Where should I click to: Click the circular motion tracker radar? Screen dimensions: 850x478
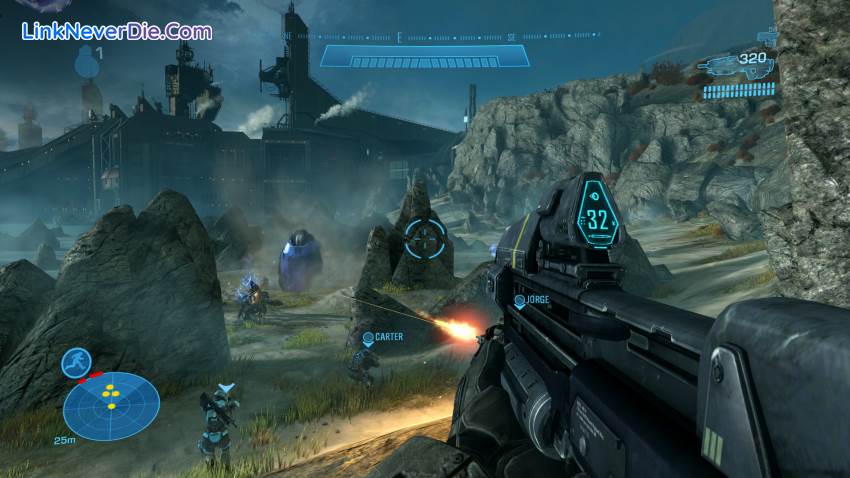pyautogui.click(x=111, y=406)
